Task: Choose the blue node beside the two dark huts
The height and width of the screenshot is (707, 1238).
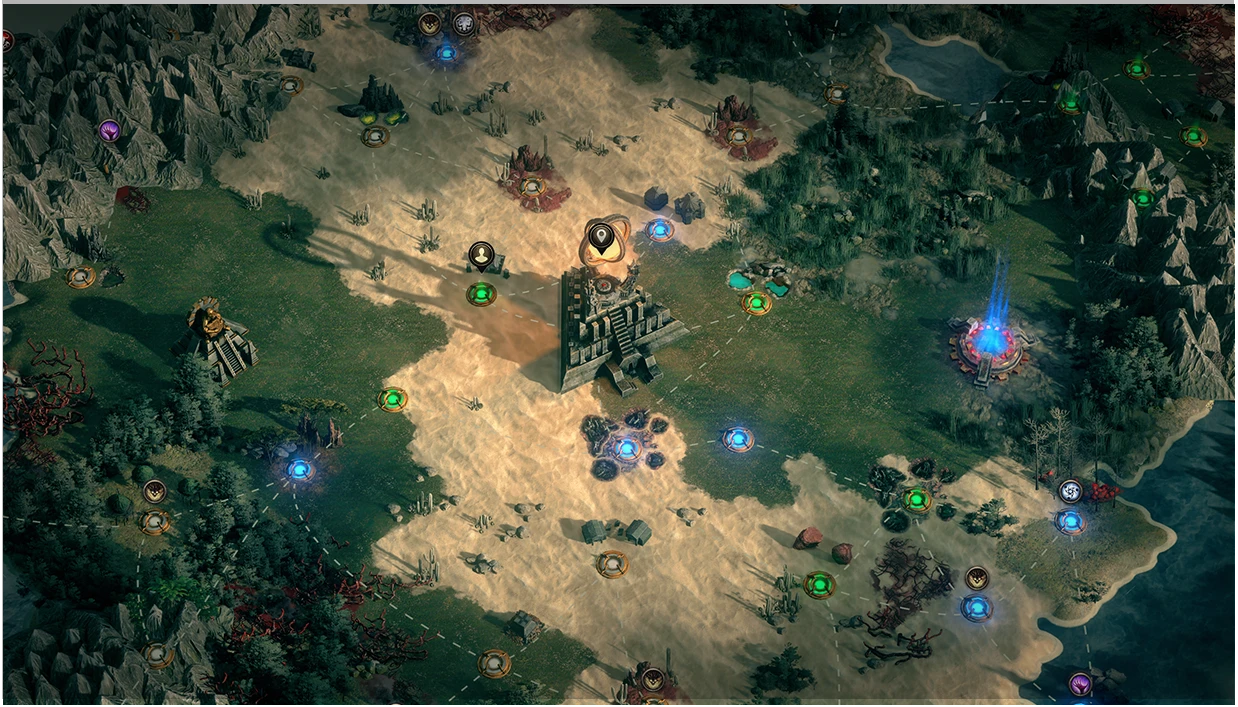Action: point(659,230)
